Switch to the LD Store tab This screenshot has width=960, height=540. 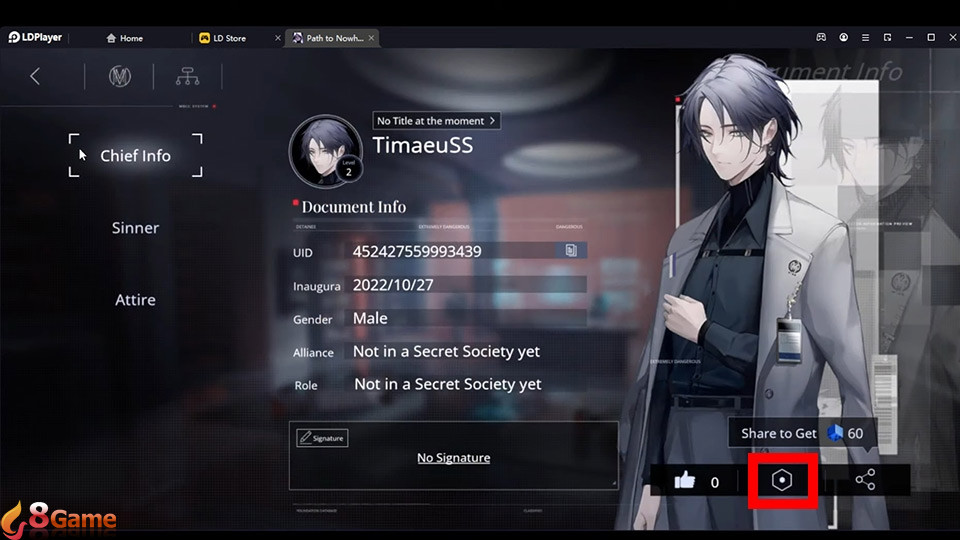coord(228,38)
